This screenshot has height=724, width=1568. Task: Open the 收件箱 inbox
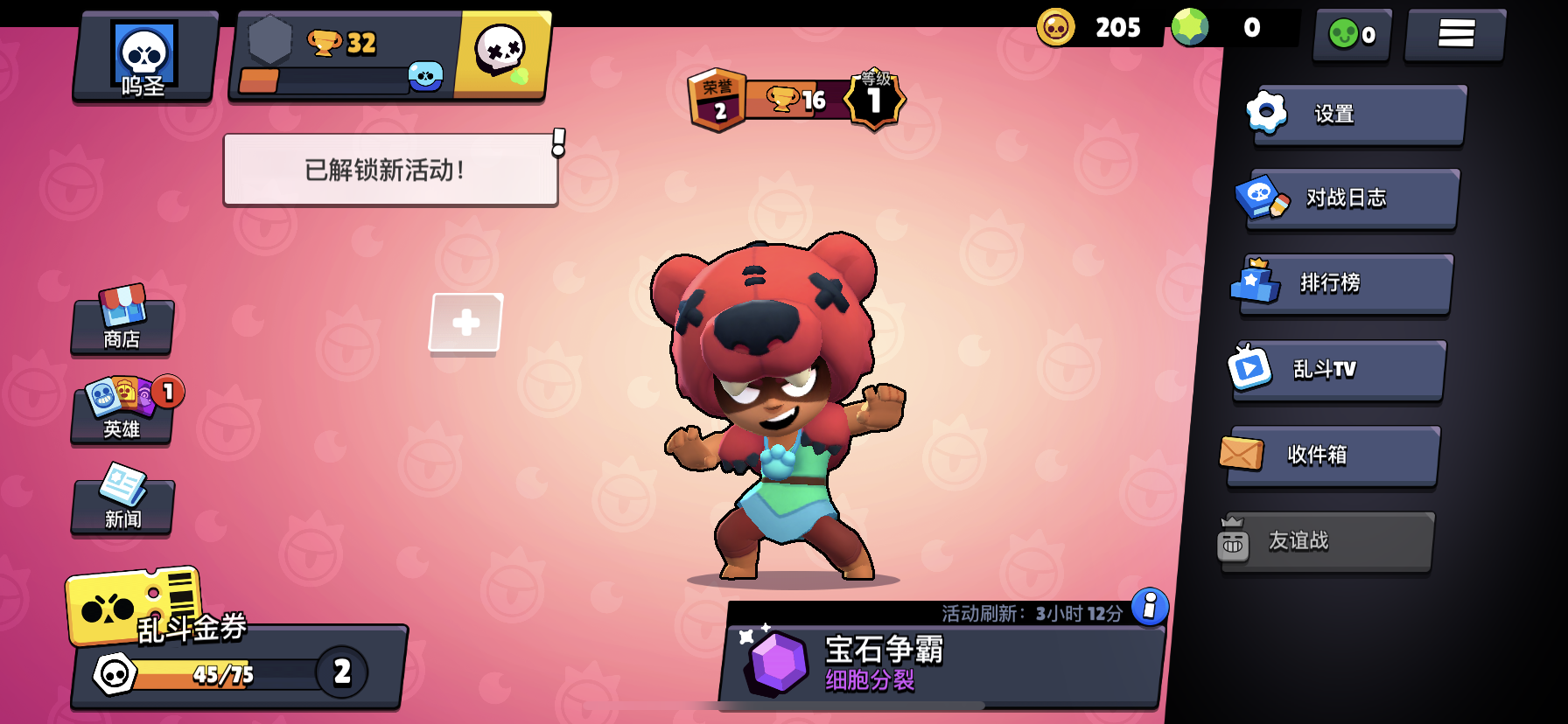[x=1332, y=455]
